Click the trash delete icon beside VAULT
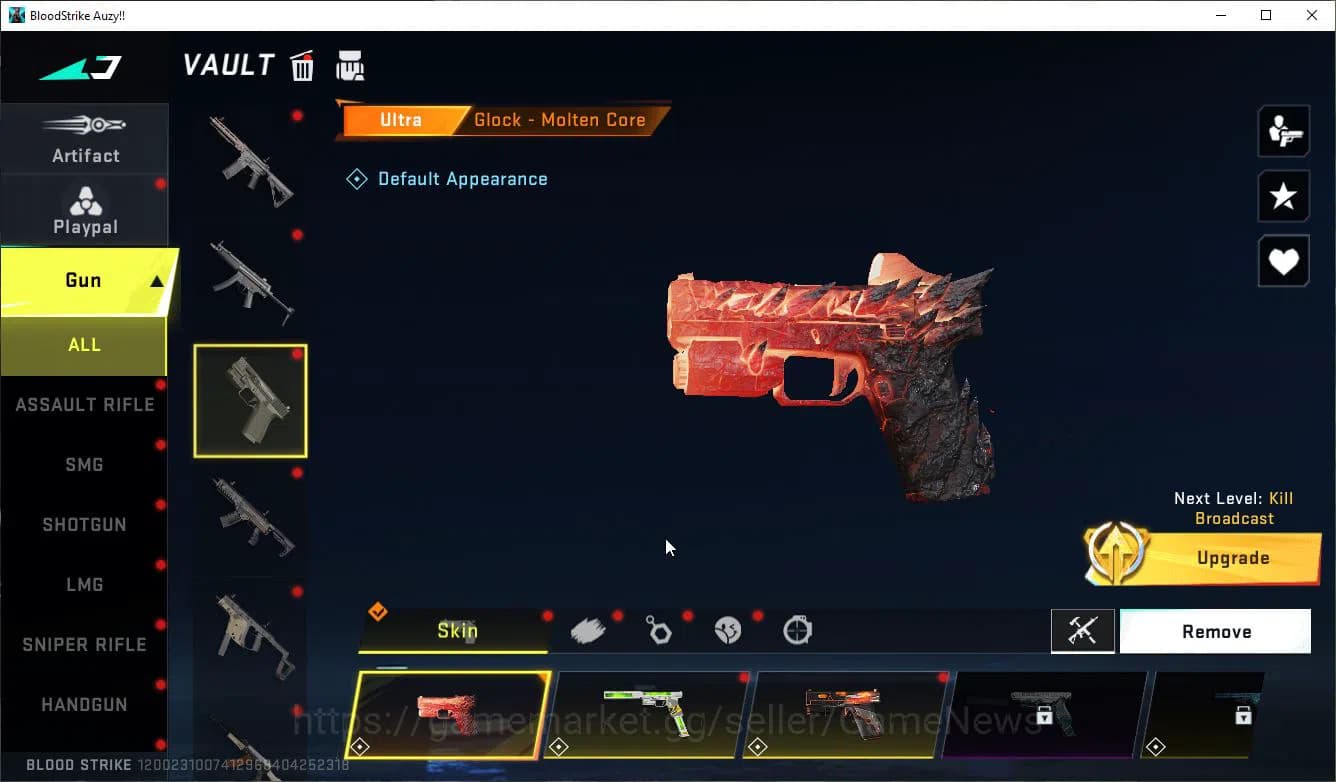The image size is (1336, 782). (x=302, y=65)
